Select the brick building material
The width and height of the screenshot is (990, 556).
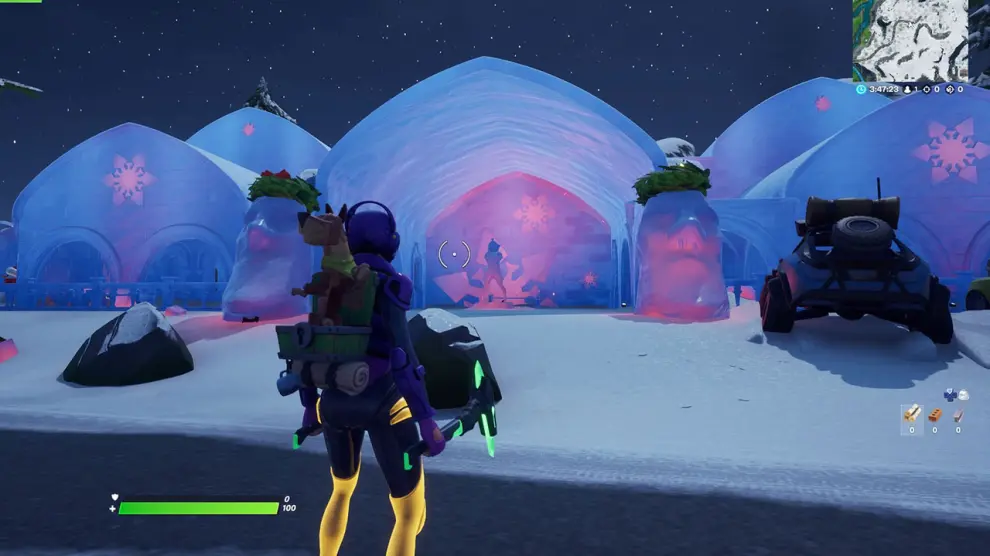click(935, 414)
